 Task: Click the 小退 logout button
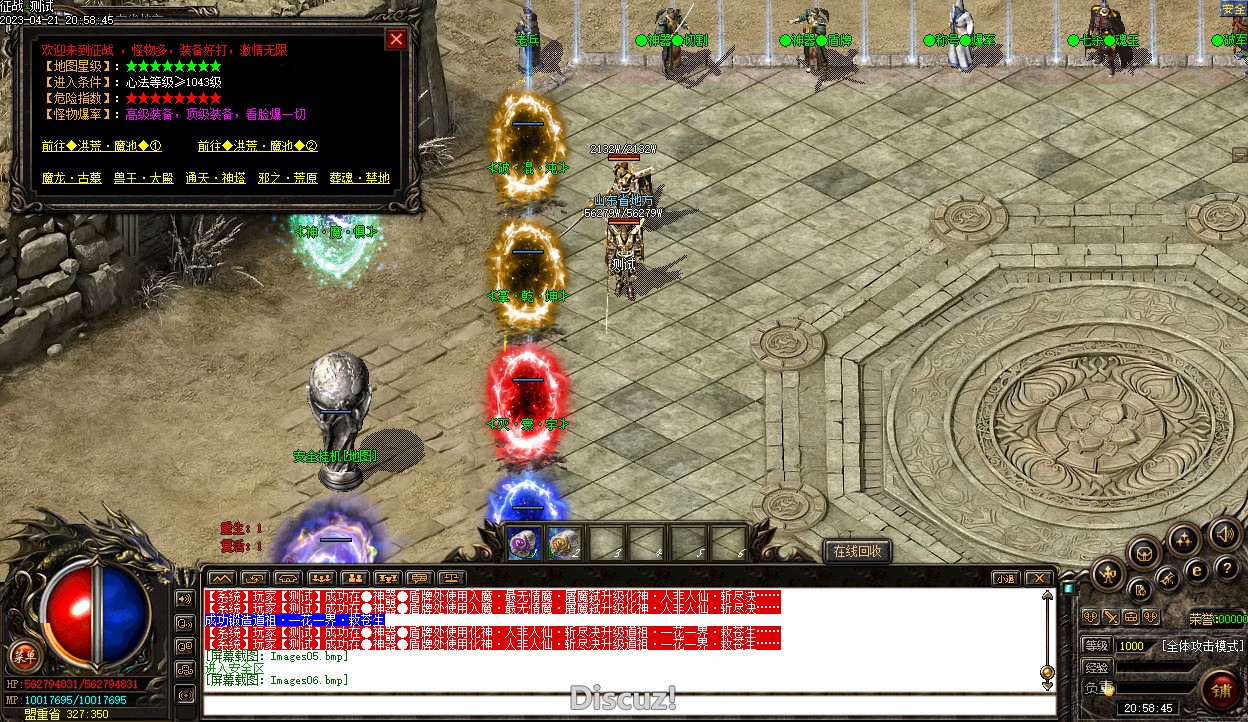[1006, 578]
